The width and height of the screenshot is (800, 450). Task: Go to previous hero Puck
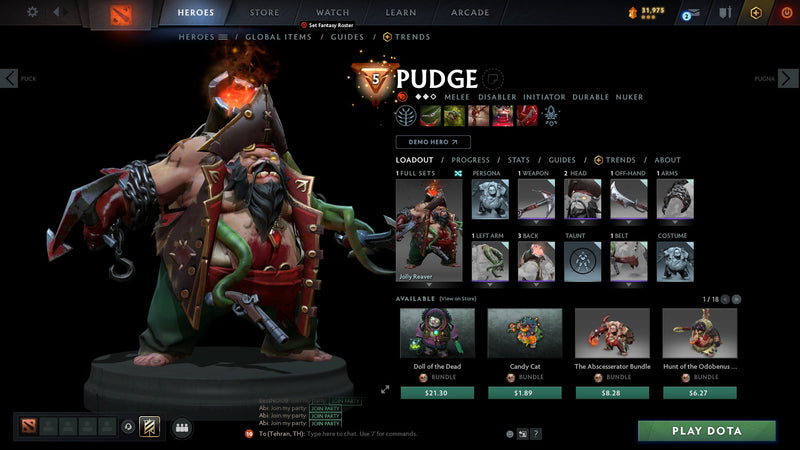[x=9, y=78]
